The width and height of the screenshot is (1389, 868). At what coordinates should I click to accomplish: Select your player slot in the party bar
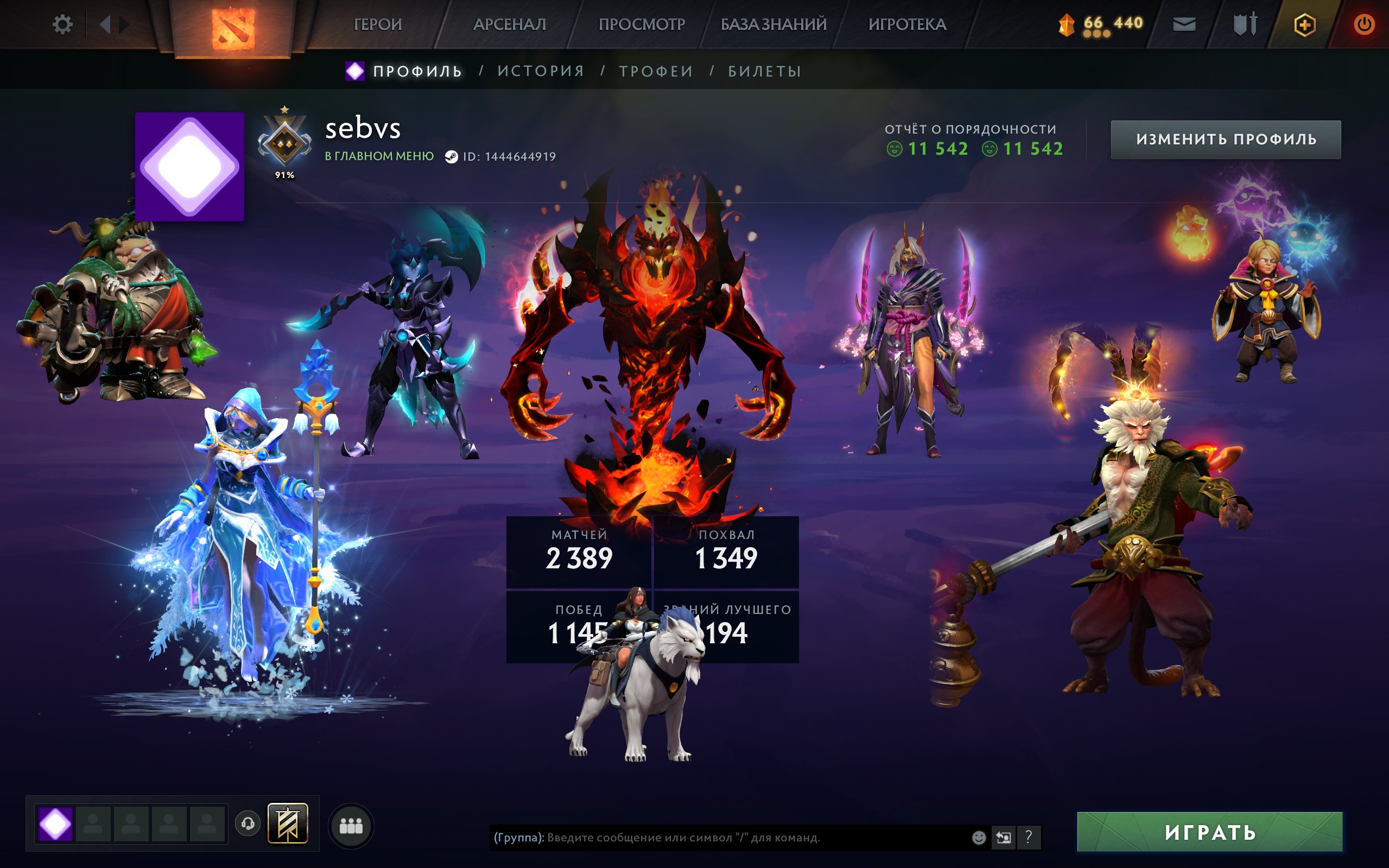click(55, 823)
